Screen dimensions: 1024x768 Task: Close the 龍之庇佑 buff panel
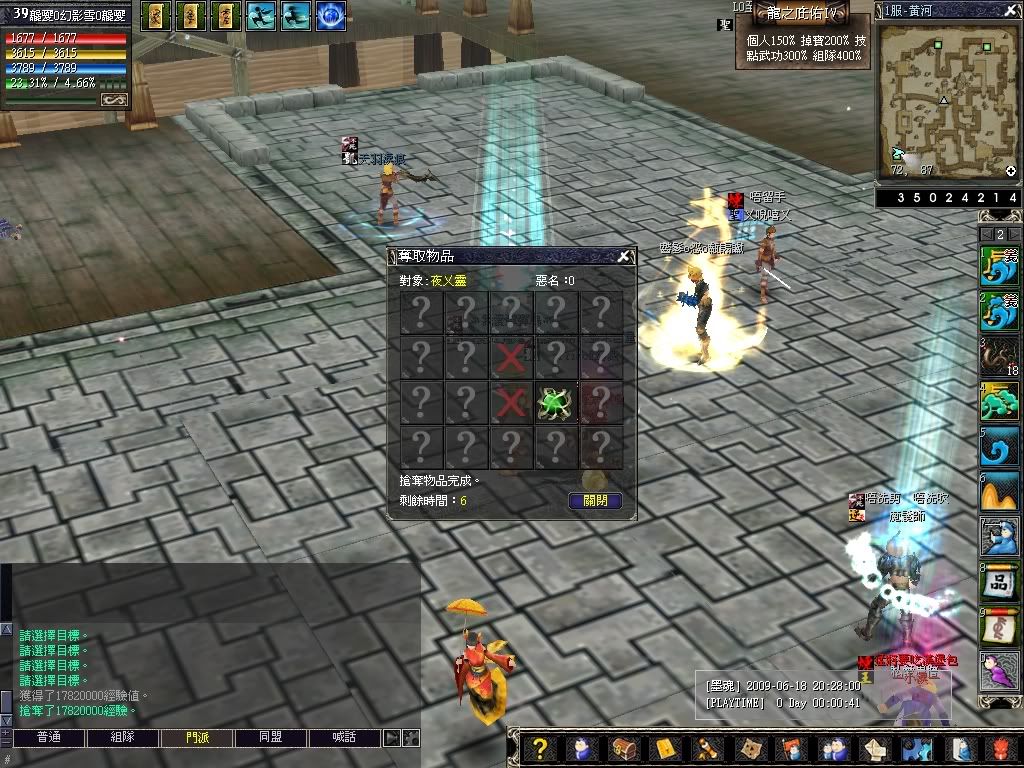(x=861, y=12)
